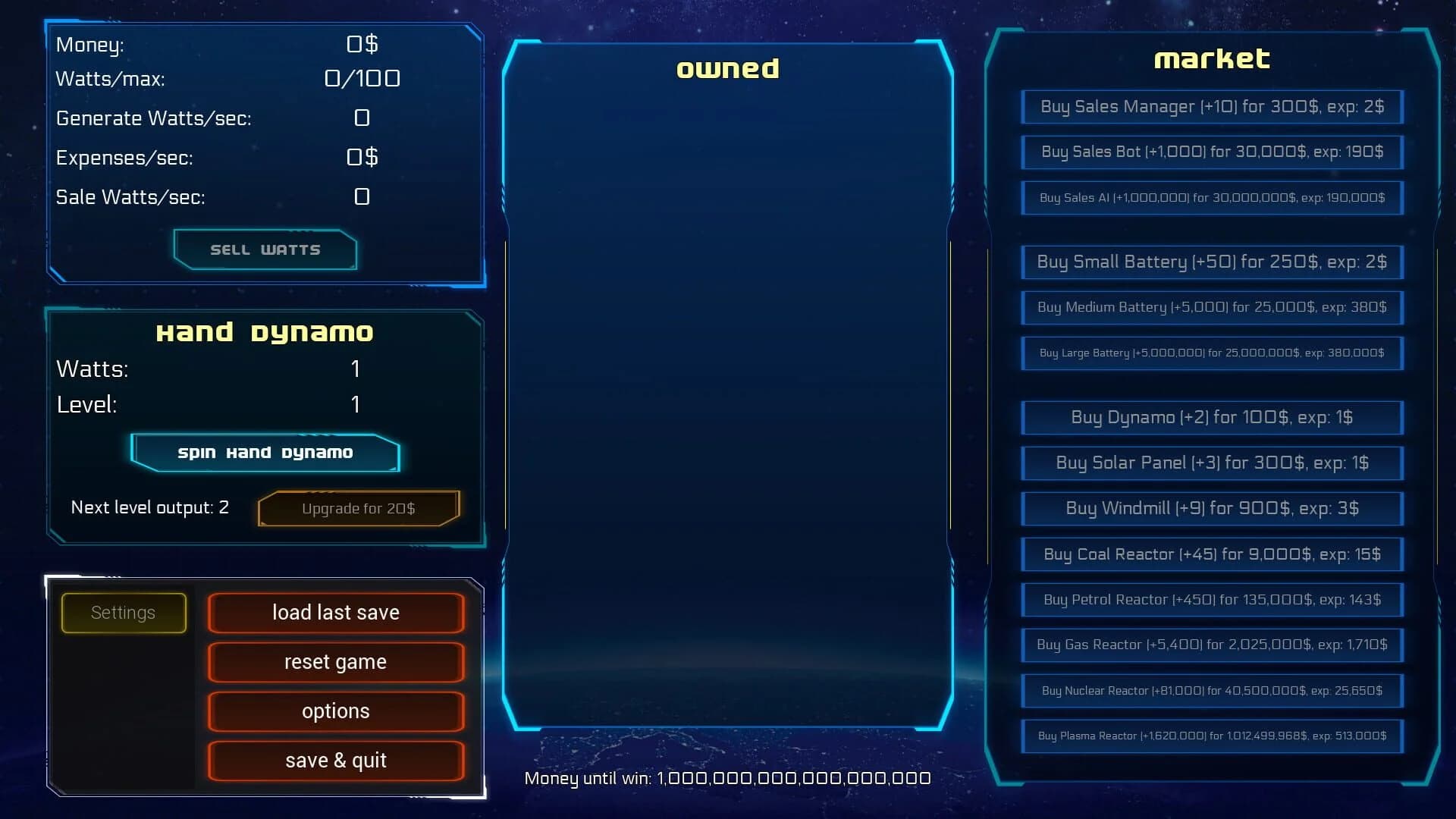Buy a Plasma Reactor from the market

coord(1211,736)
